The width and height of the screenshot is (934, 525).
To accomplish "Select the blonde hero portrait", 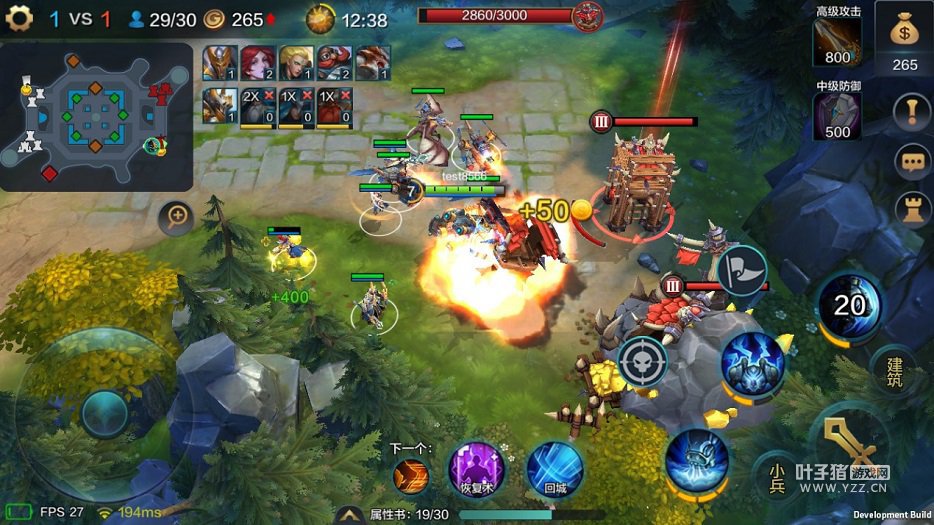I will (x=296, y=63).
